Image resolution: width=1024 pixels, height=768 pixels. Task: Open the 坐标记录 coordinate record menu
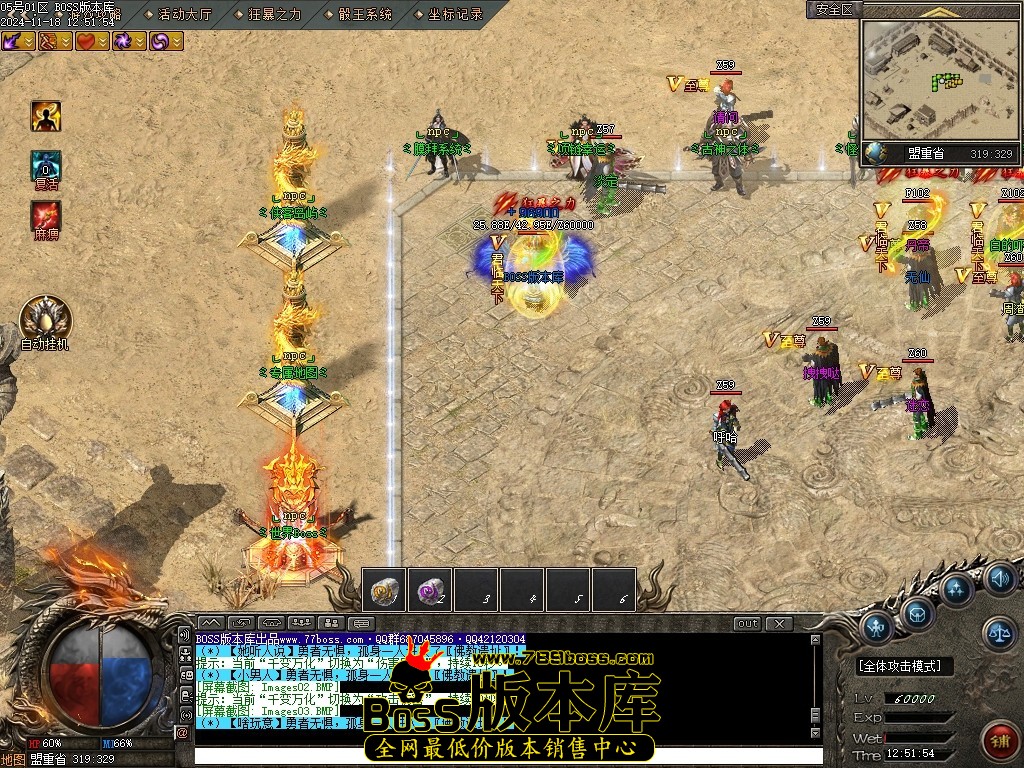click(x=455, y=14)
